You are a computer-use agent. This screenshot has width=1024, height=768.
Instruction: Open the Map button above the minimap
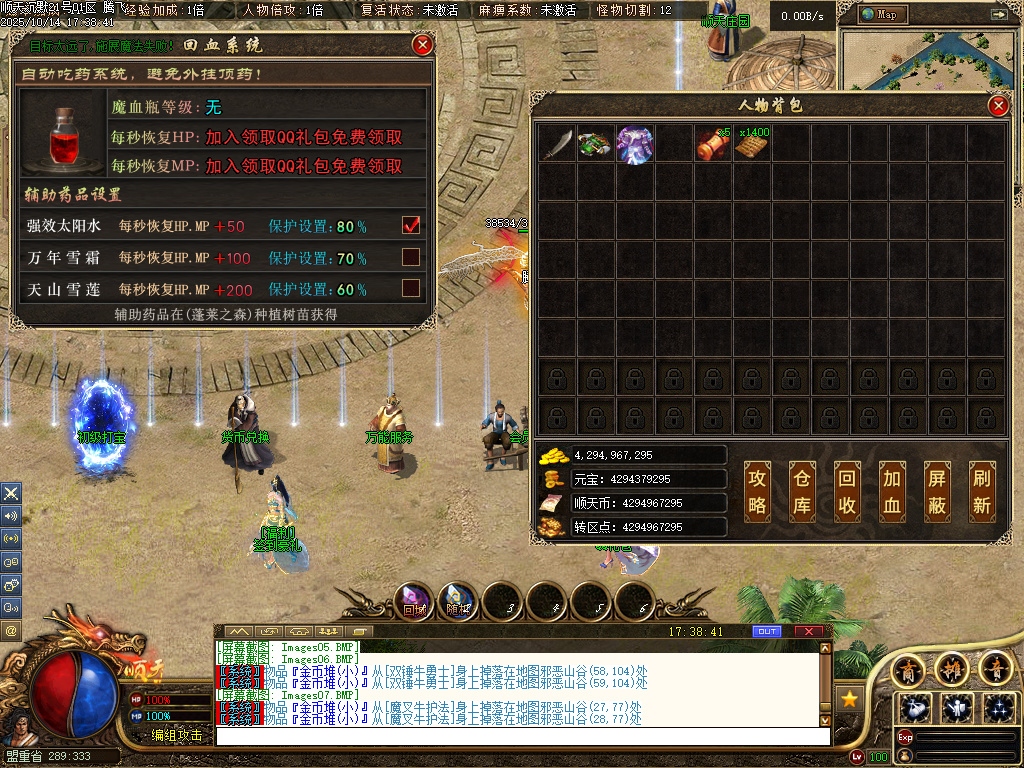(883, 14)
